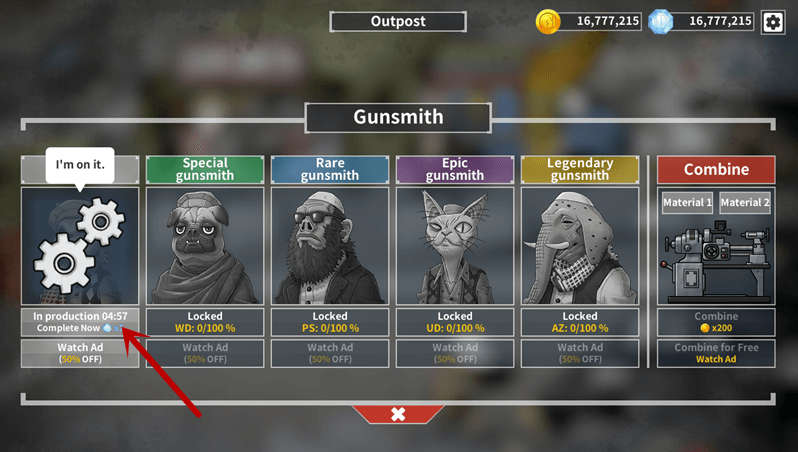
Task: Open the settings gear icon
Action: 773,21
